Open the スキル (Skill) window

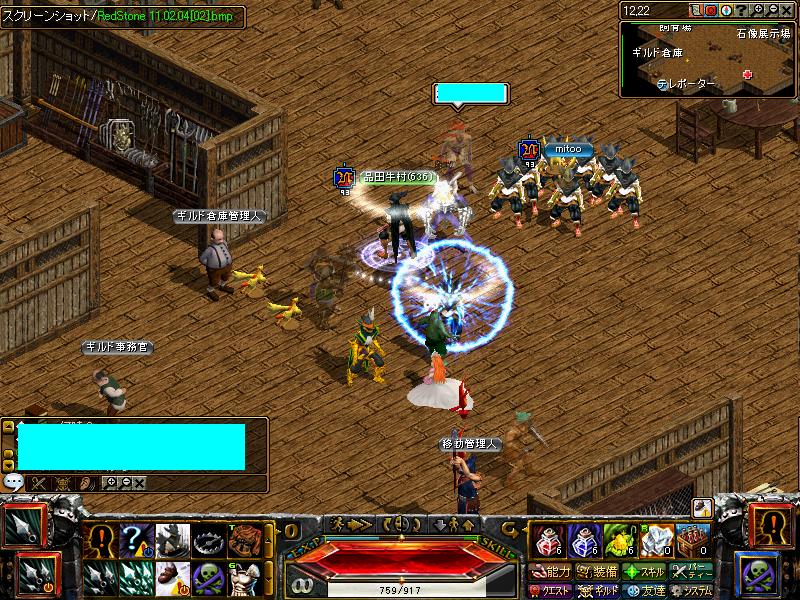coord(645,572)
